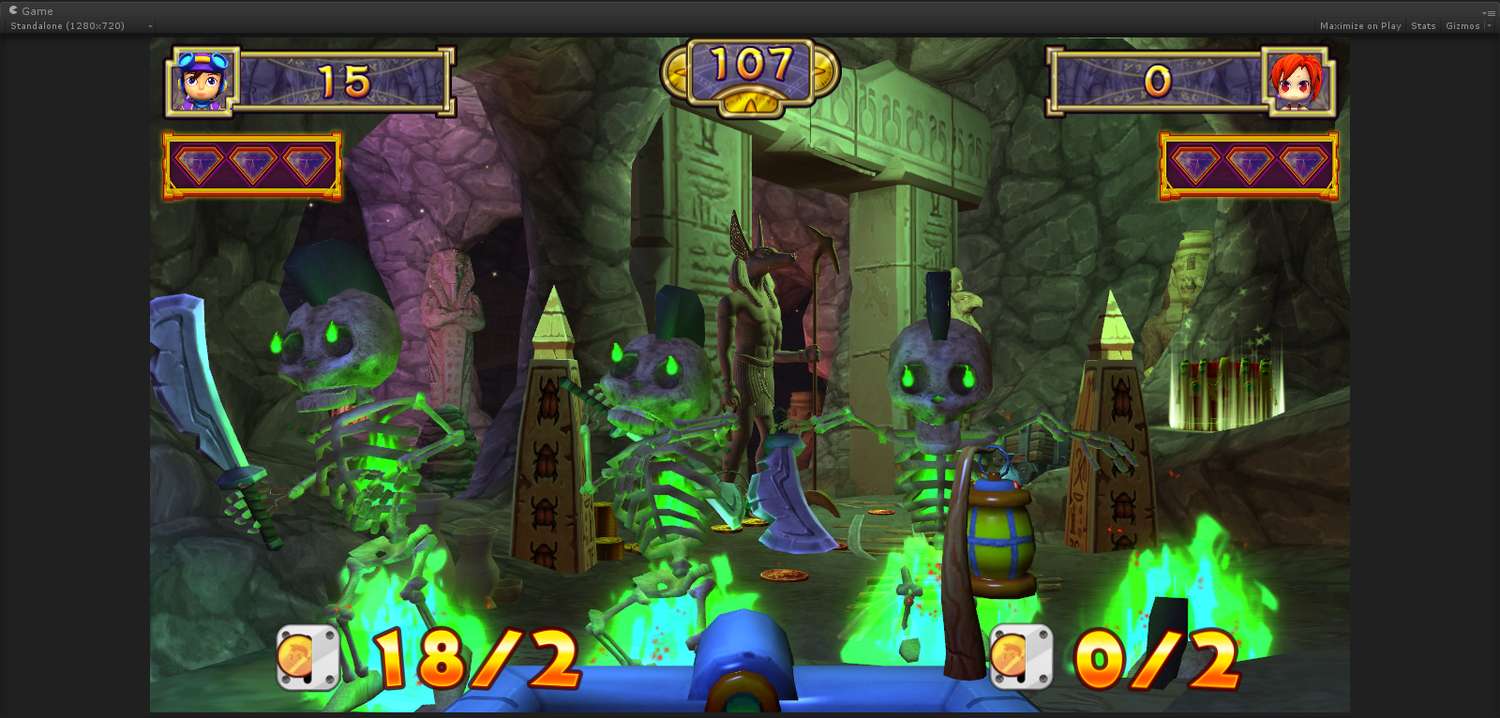Select the red-haired girl player portrait
1500x718 pixels.
pyautogui.click(x=1301, y=81)
